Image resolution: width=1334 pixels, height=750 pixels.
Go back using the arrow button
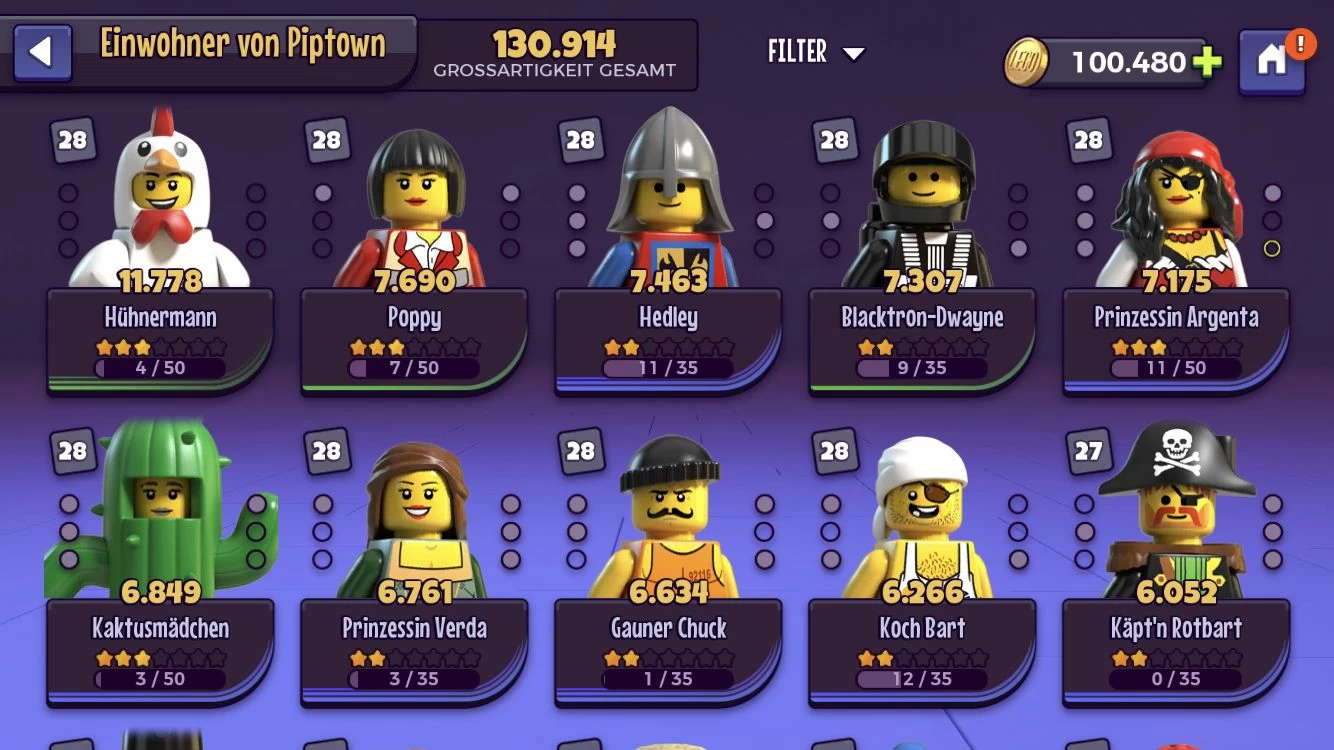42,53
